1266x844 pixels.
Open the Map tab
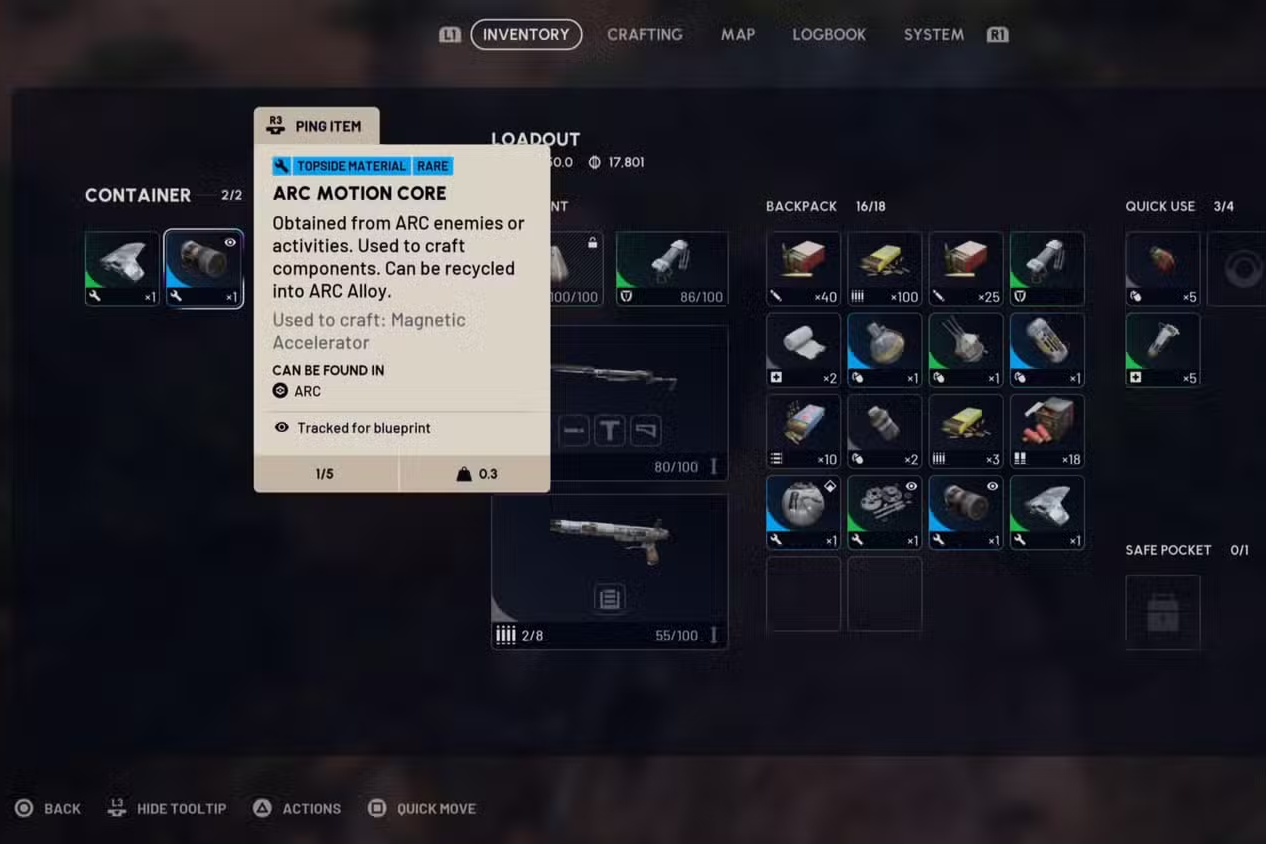tap(737, 34)
